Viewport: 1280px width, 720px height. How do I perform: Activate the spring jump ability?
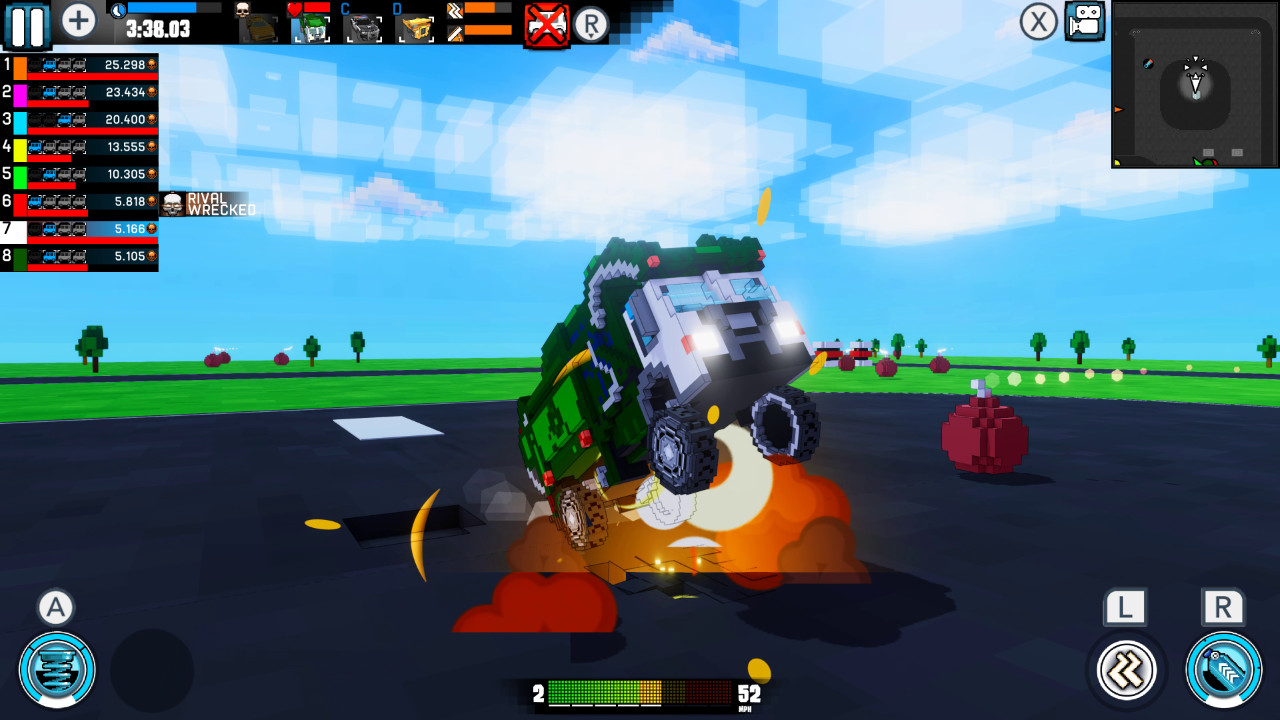55,670
